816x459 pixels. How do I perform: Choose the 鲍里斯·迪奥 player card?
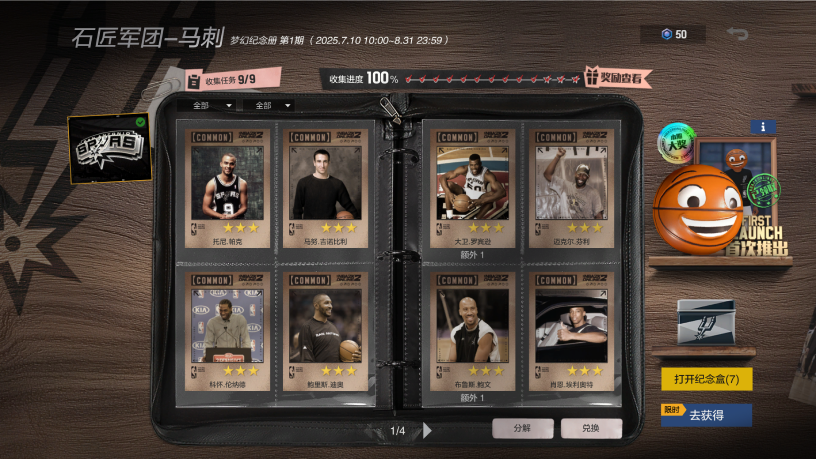pyautogui.click(x=324, y=331)
